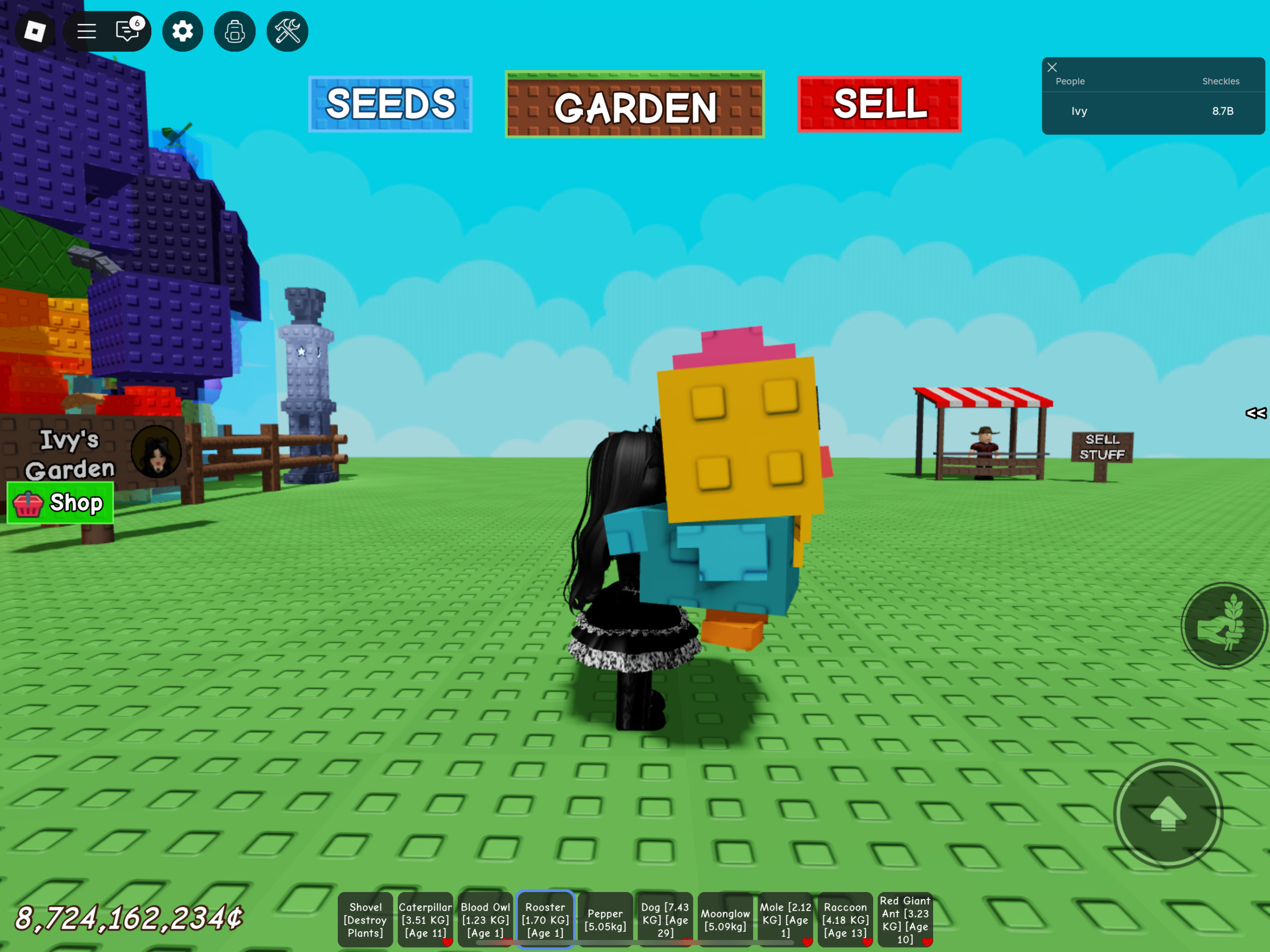Open the green Shop button
Viewport: 1270px width, 952px height.
click(x=61, y=503)
